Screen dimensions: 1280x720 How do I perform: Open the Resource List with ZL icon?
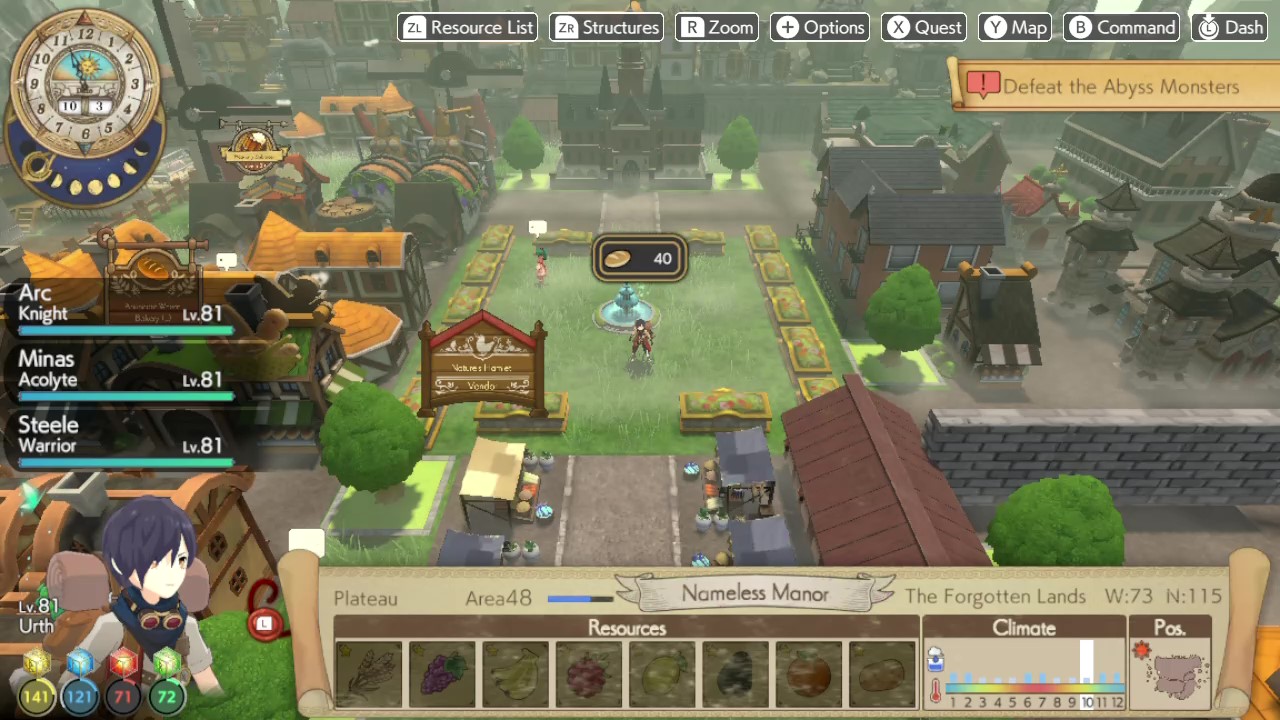tap(467, 27)
